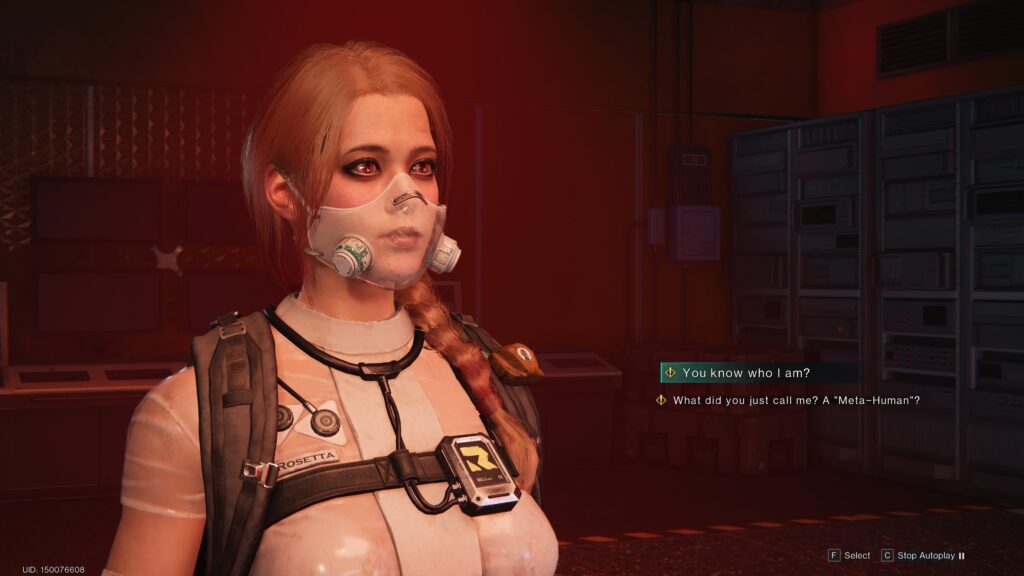
Task: Choose the reply "You know who I am?"
Action: coord(746,373)
